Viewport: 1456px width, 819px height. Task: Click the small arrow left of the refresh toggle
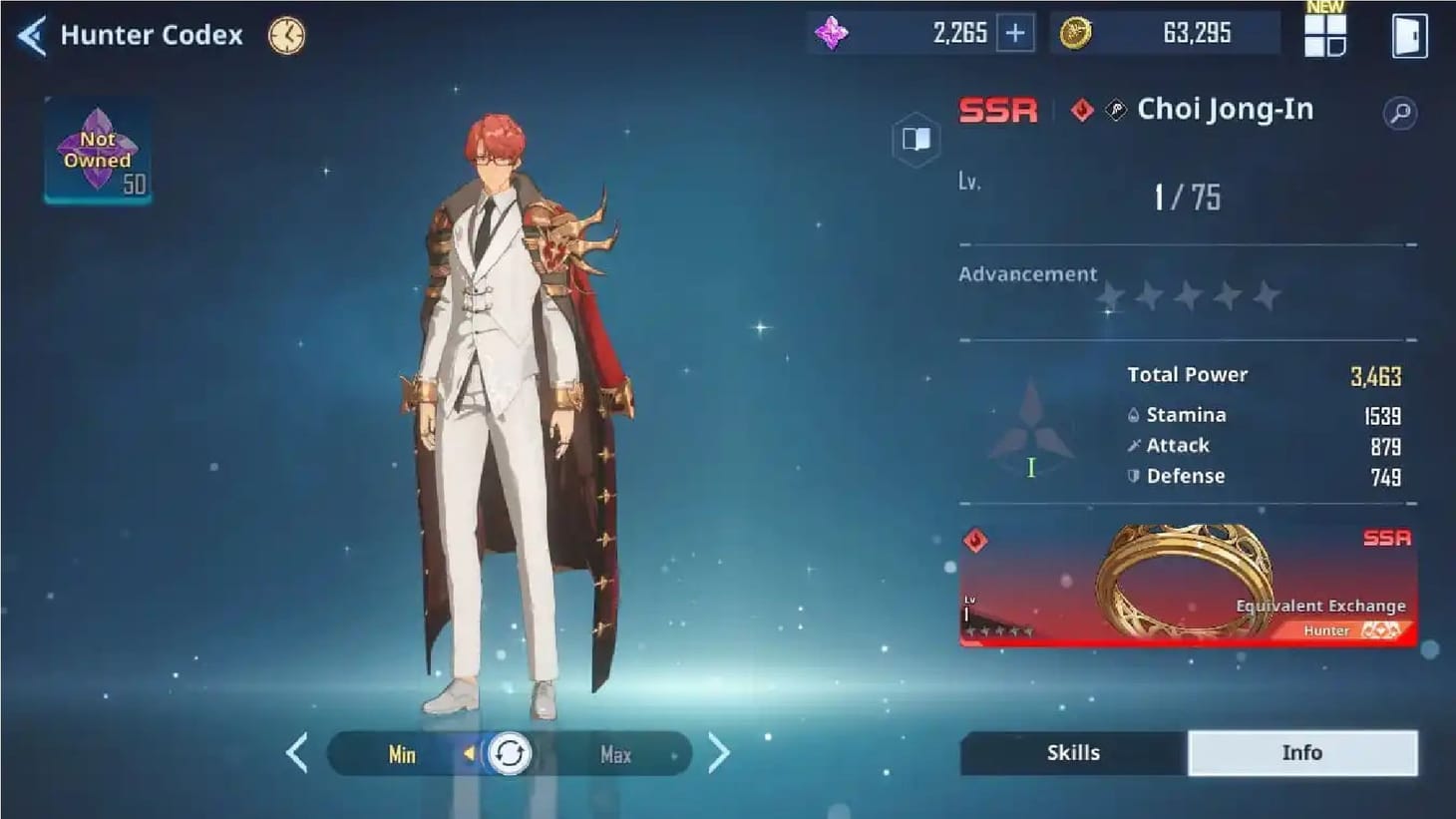[x=469, y=754]
